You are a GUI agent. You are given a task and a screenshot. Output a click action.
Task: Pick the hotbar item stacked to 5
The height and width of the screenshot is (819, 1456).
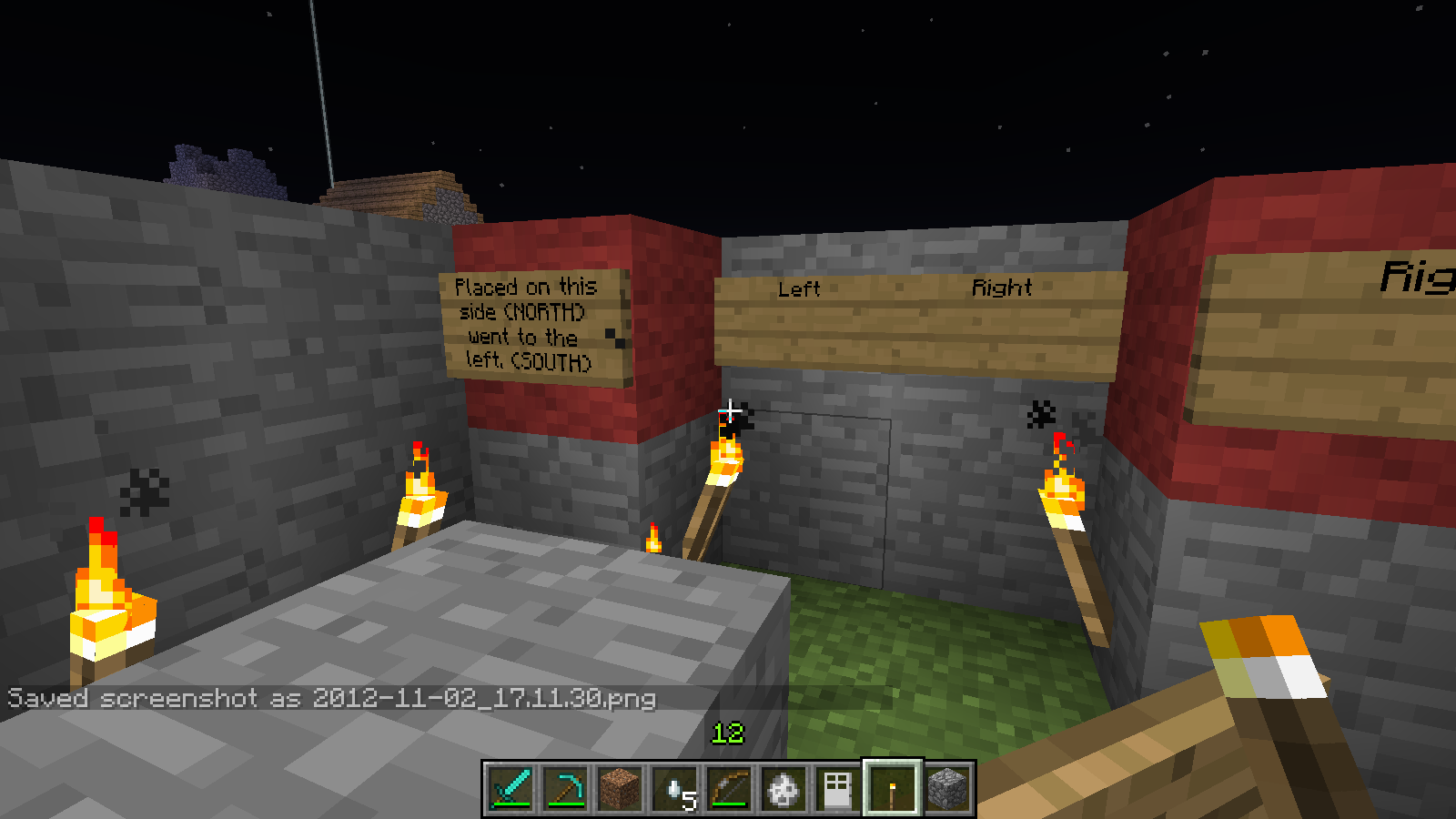(674, 788)
